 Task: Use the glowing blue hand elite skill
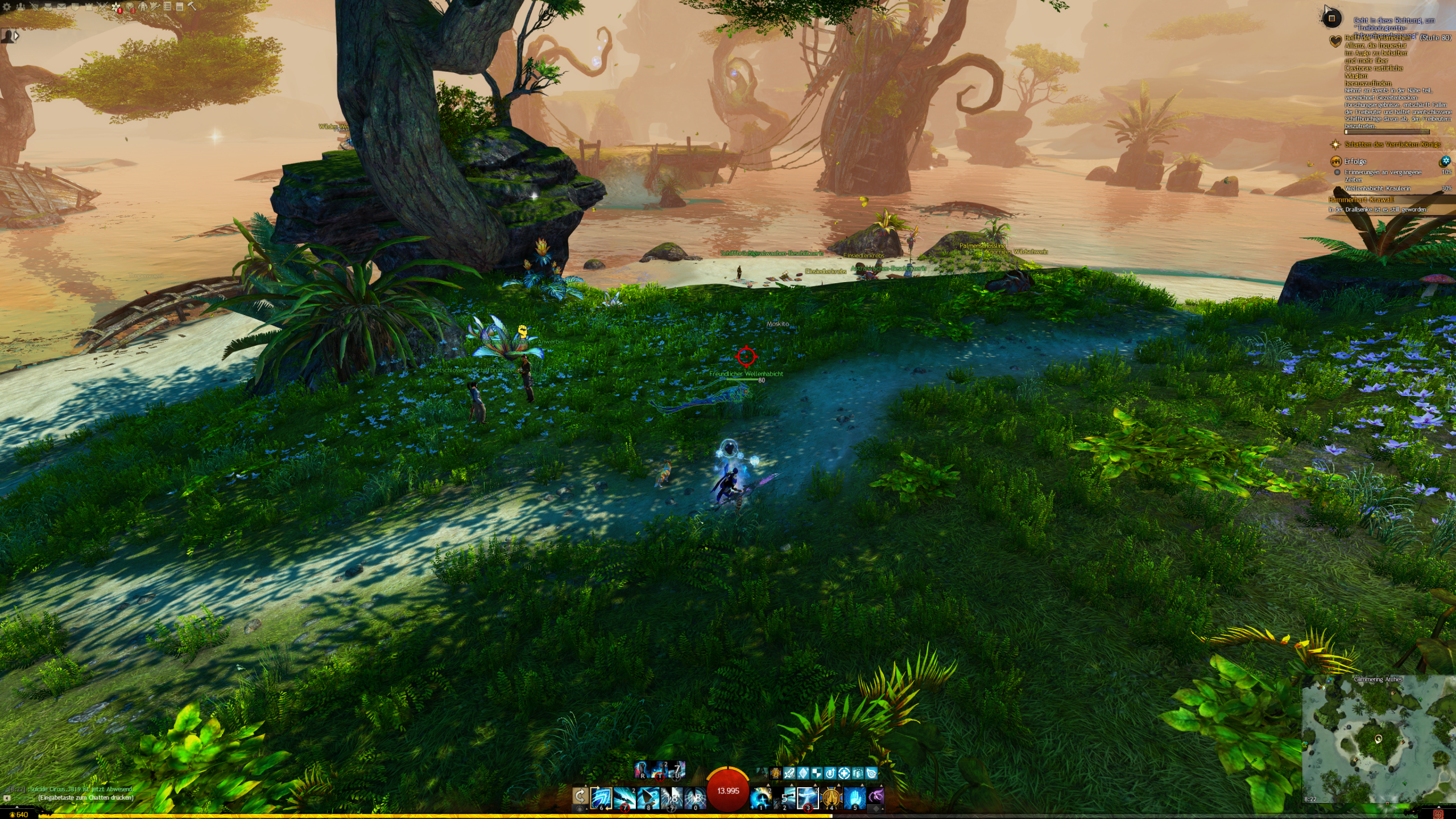(854, 798)
